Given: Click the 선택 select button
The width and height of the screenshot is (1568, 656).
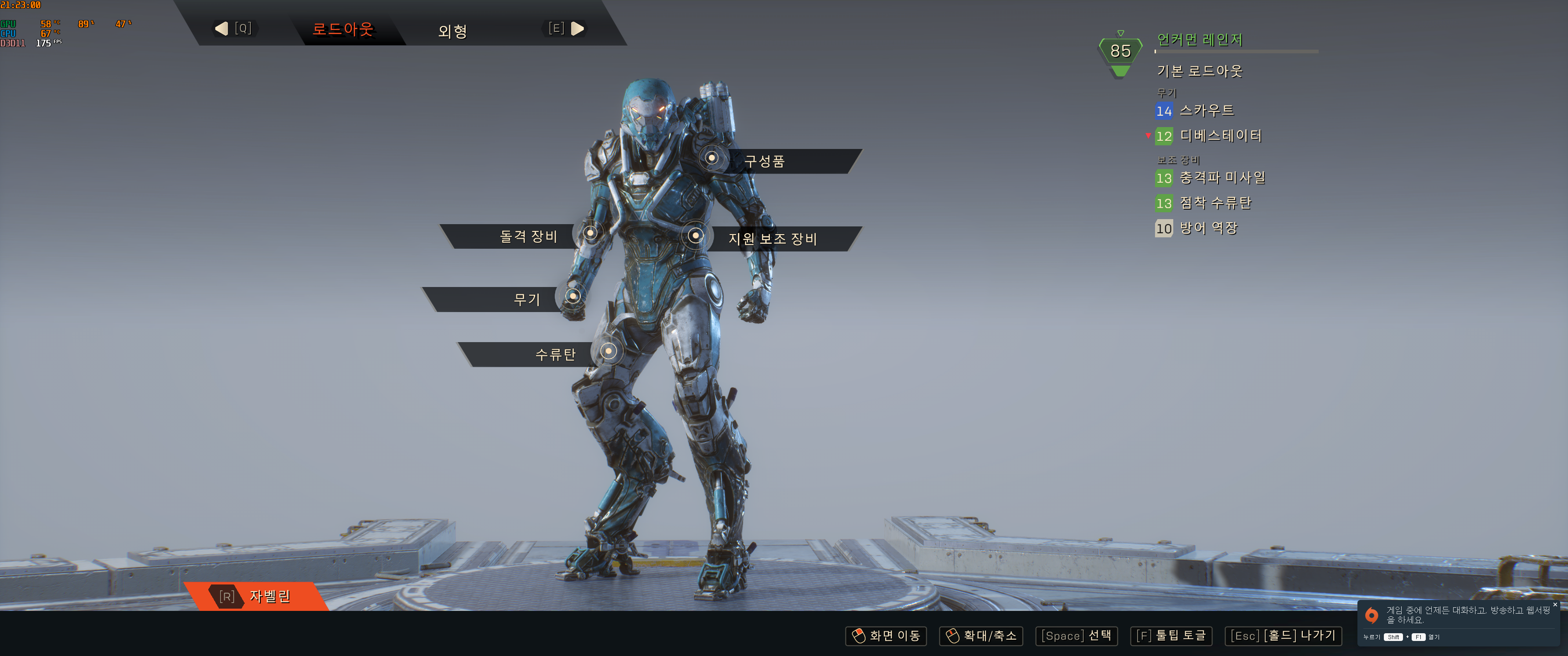Looking at the screenshot, I should coord(1076,636).
